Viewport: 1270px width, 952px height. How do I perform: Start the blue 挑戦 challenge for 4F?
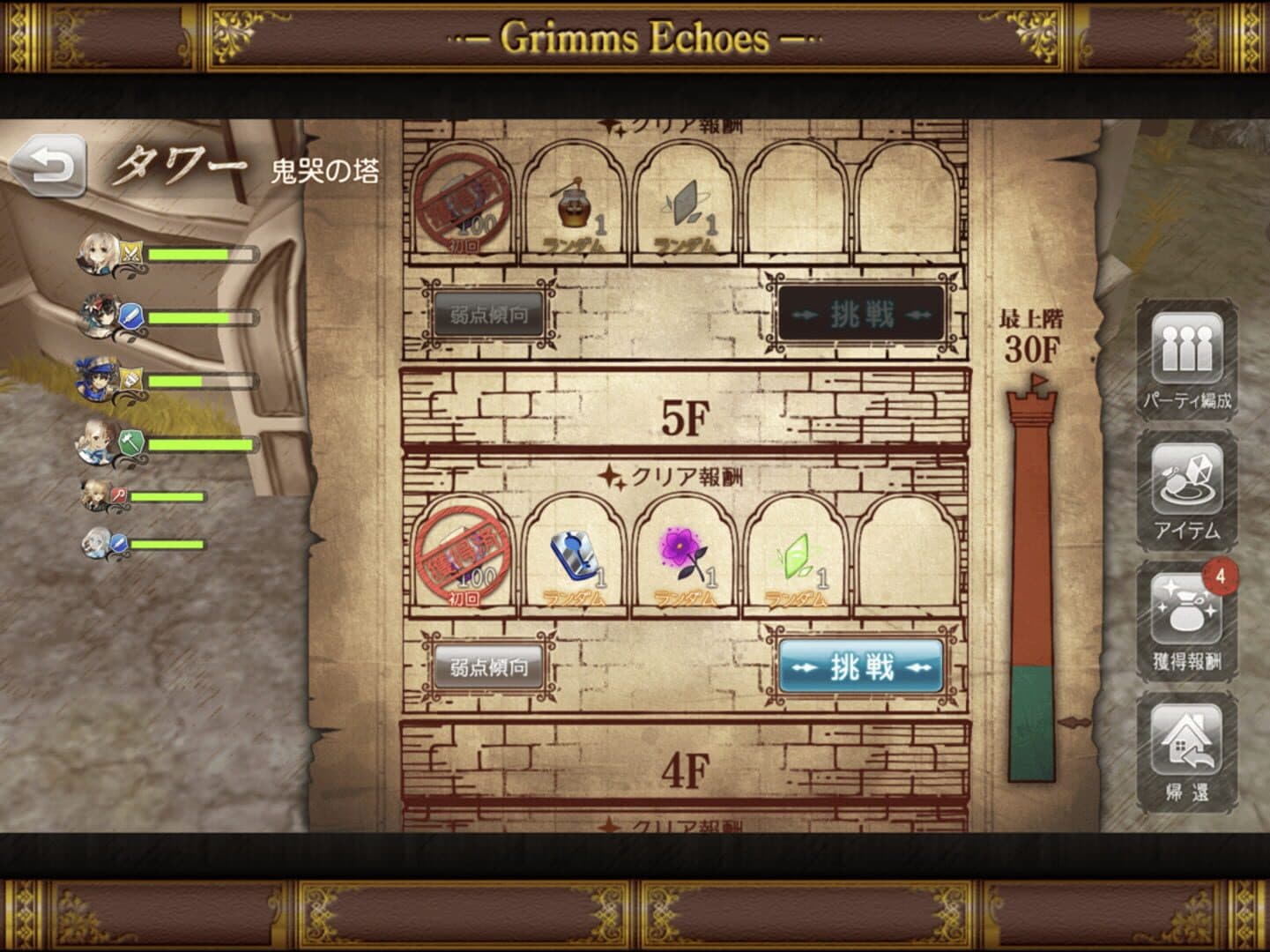[x=861, y=667]
